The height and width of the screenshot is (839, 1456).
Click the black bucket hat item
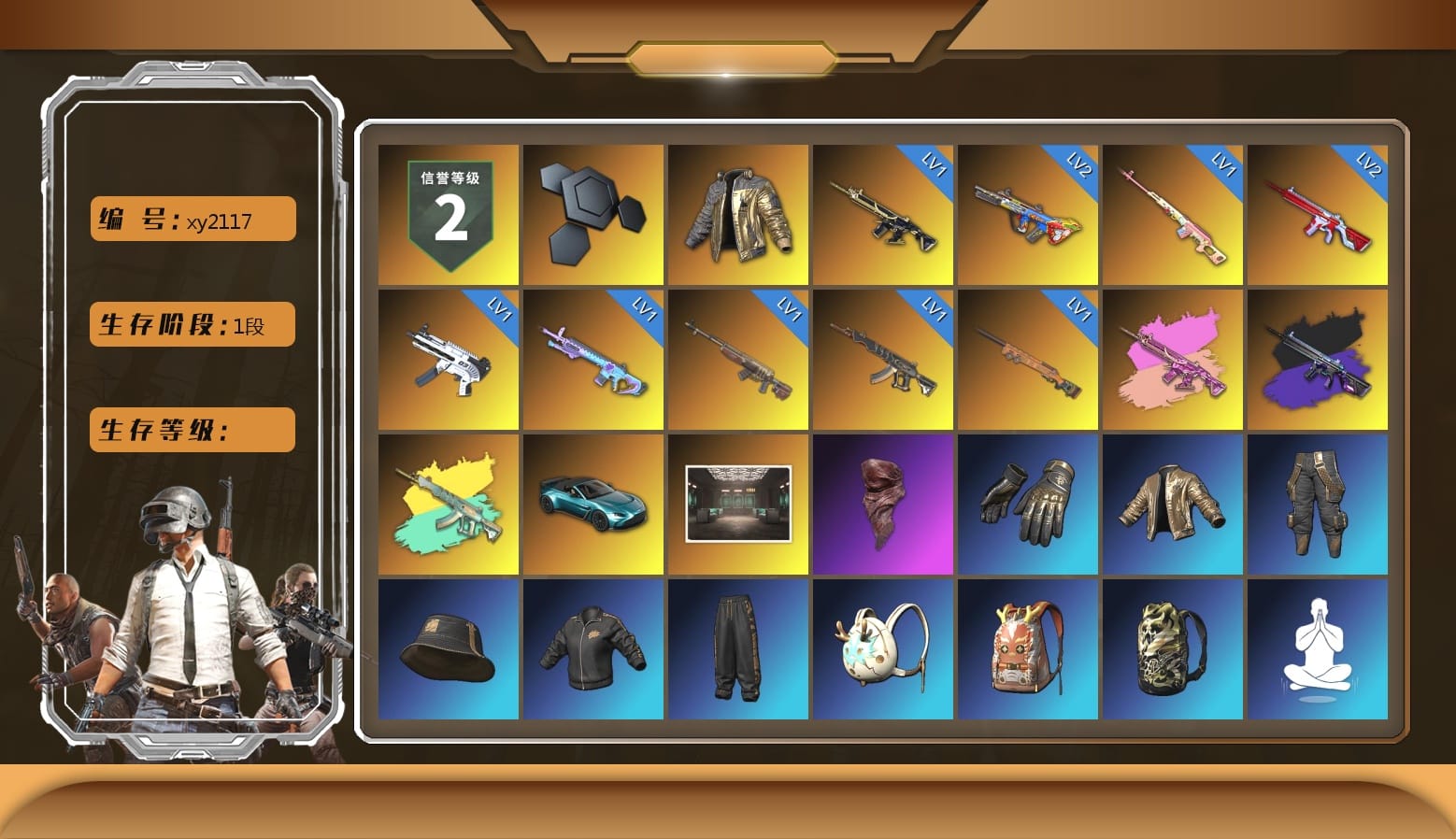(448, 649)
